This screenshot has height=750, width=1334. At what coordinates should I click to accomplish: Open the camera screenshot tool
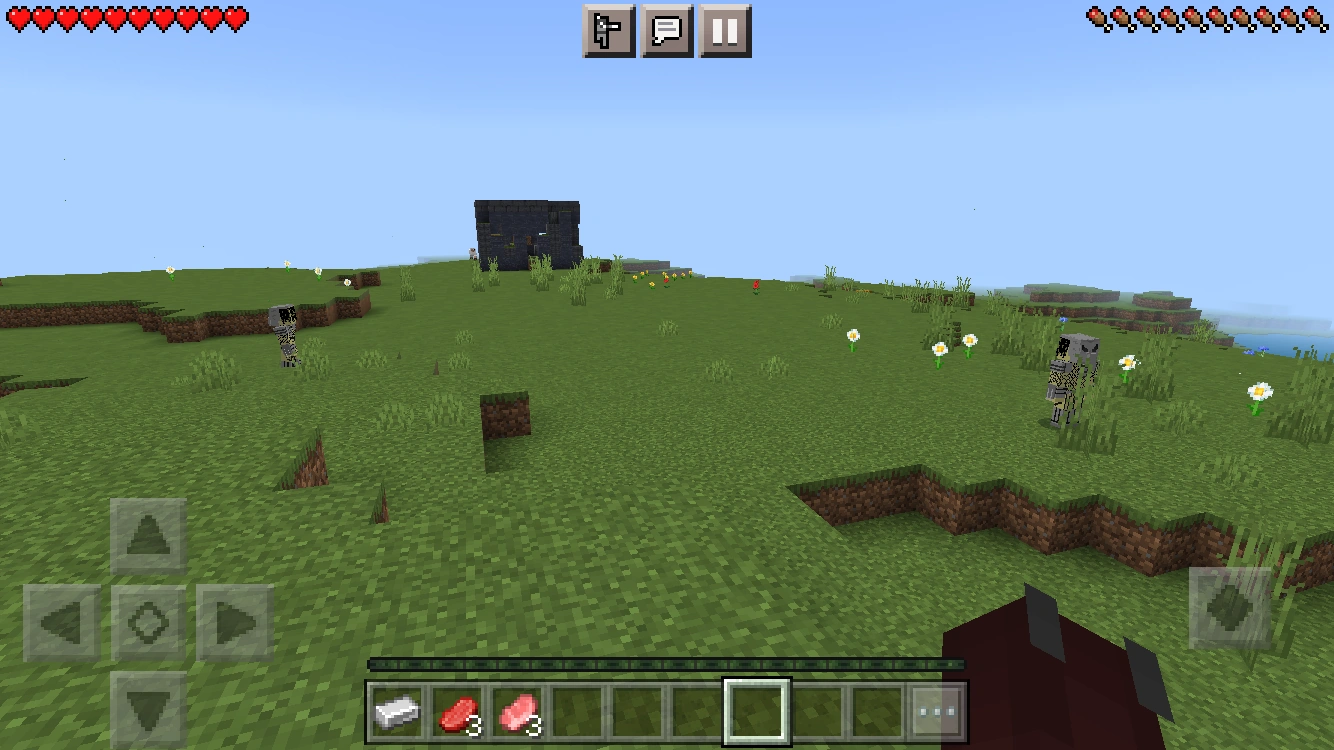[609, 29]
